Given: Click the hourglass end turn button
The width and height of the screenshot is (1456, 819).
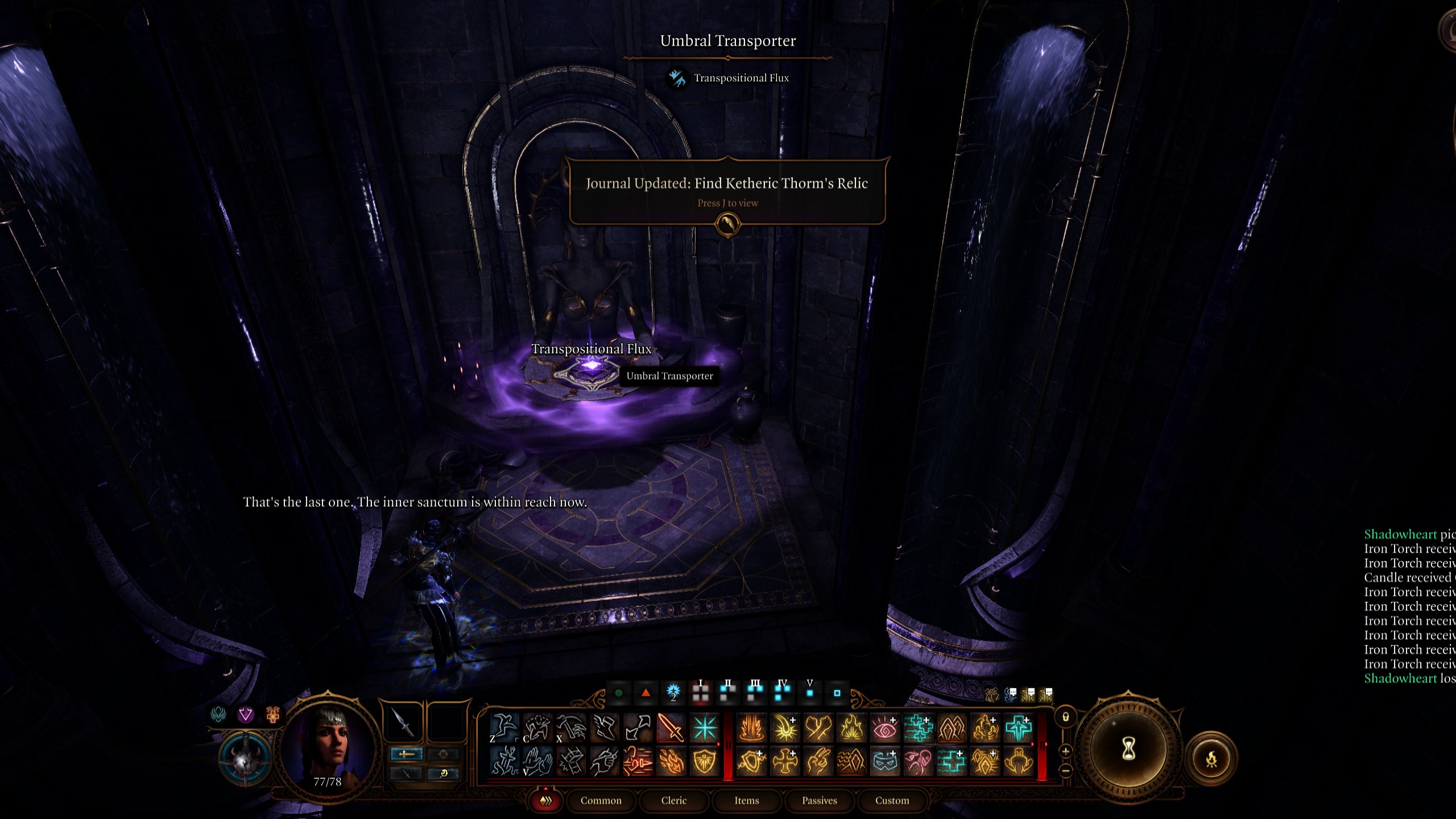Looking at the screenshot, I should (x=1128, y=750).
